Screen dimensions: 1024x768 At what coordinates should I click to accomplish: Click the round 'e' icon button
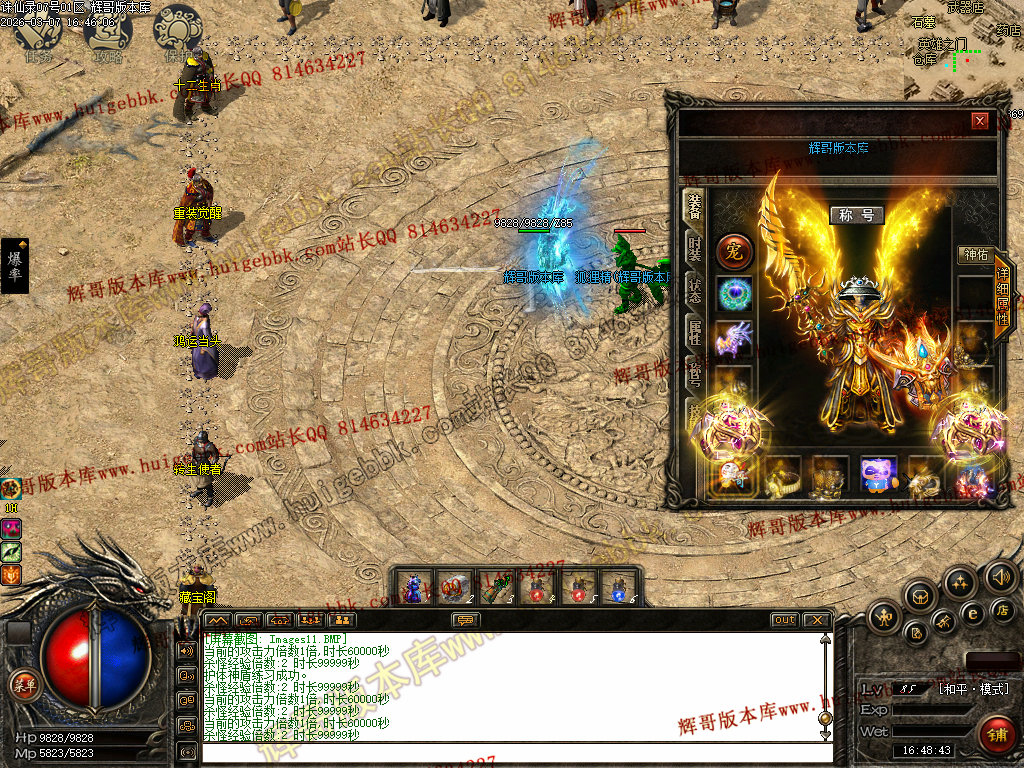pos(971,613)
